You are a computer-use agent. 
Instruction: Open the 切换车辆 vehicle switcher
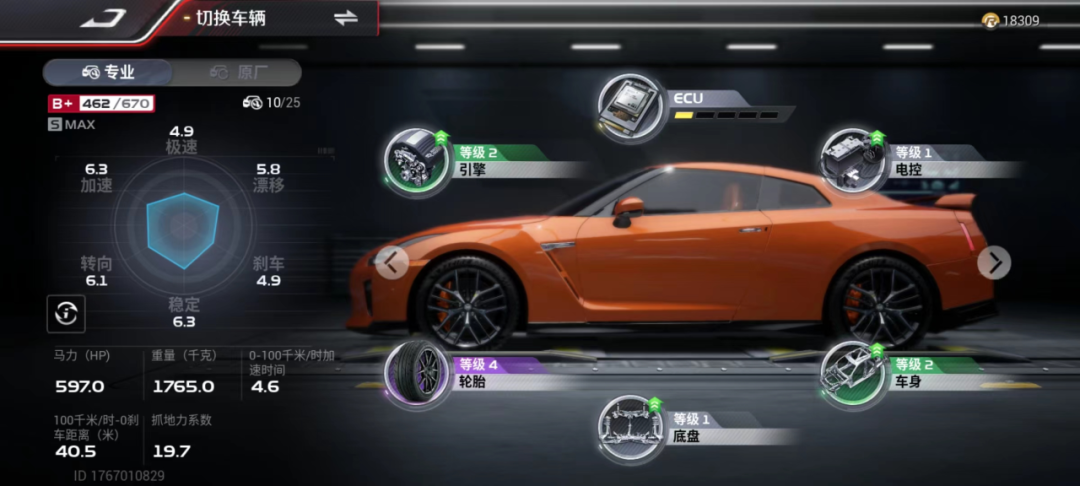pos(346,18)
